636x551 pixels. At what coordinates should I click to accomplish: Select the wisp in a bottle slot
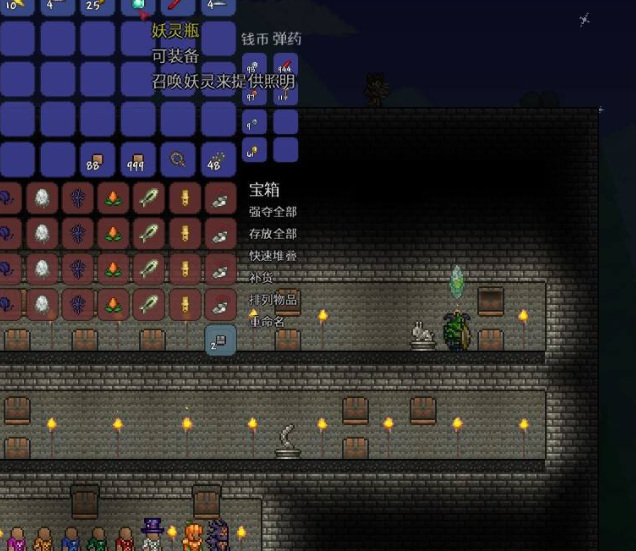[x=138, y=7]
